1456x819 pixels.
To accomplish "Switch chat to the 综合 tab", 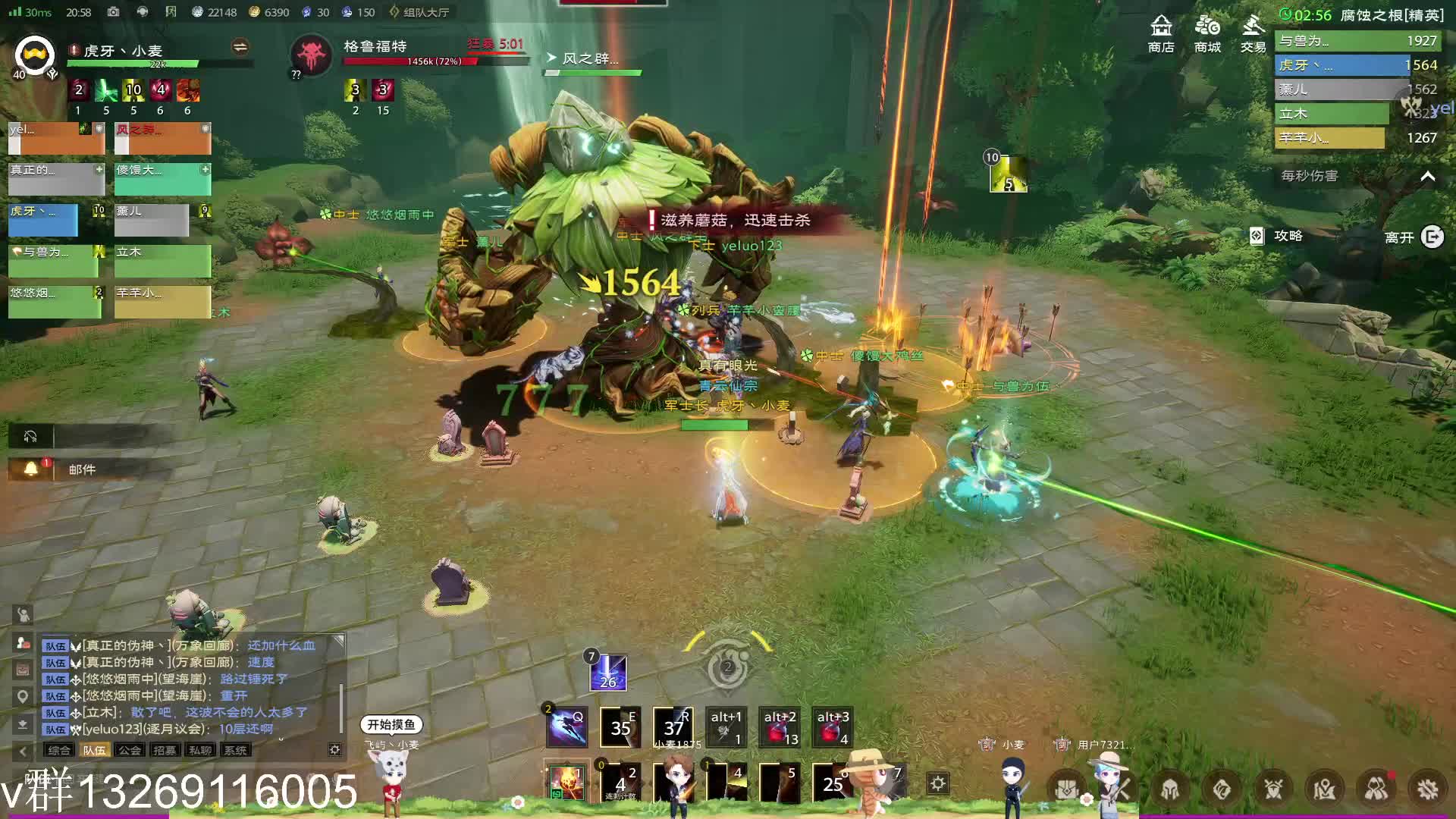I will coord(58,750).
